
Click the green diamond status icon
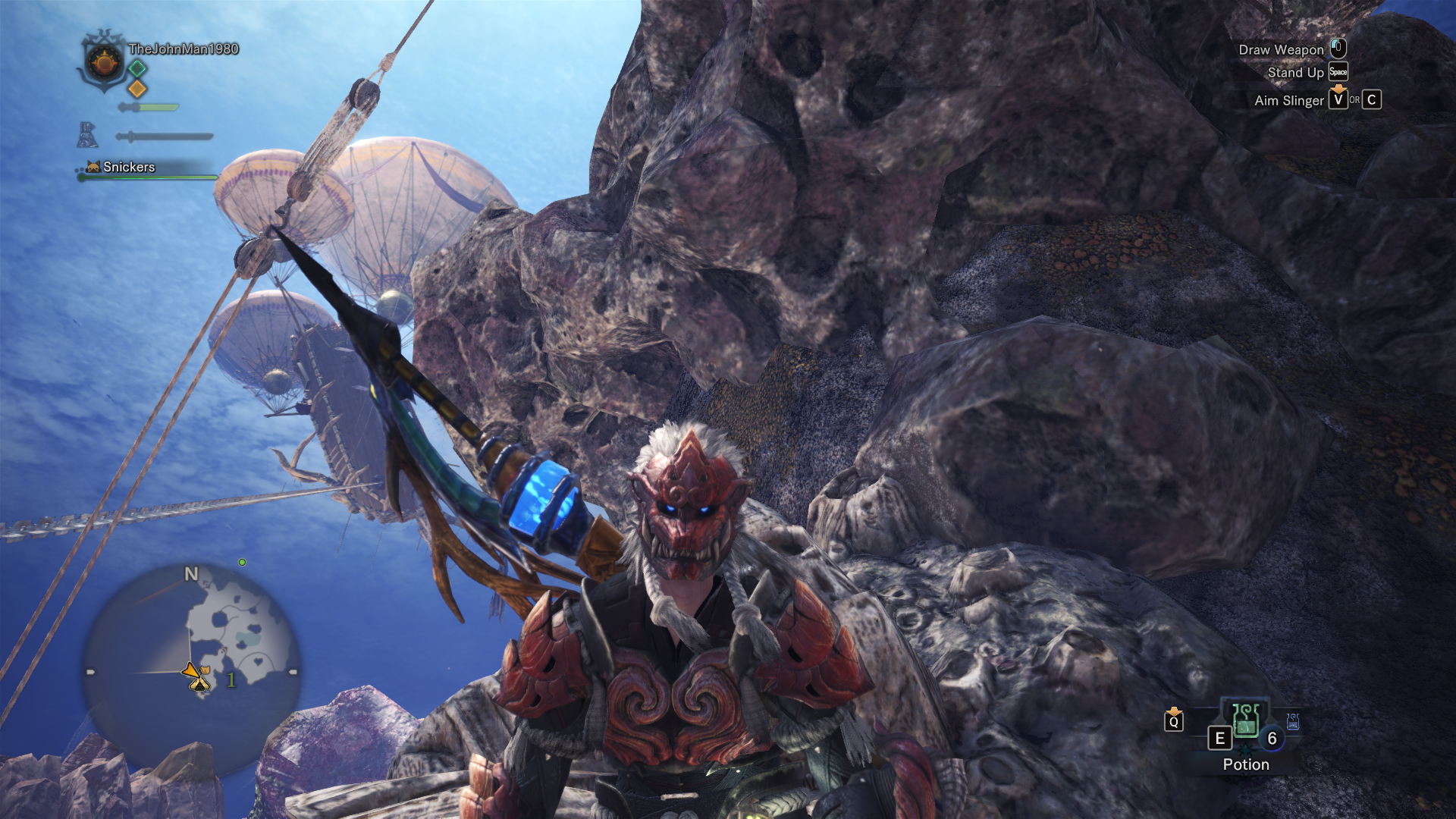137,68
